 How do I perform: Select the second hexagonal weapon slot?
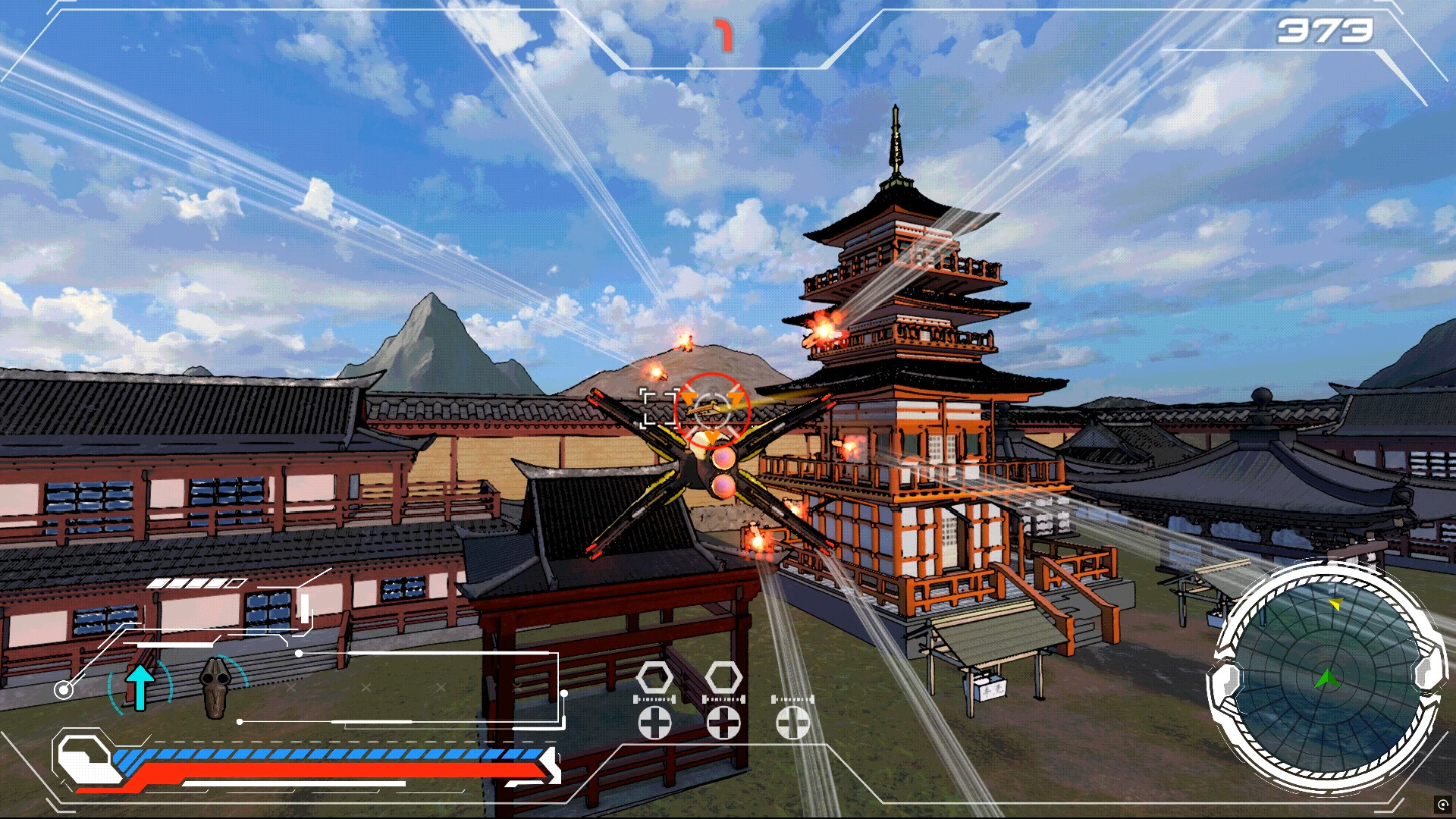pos(724,677)
